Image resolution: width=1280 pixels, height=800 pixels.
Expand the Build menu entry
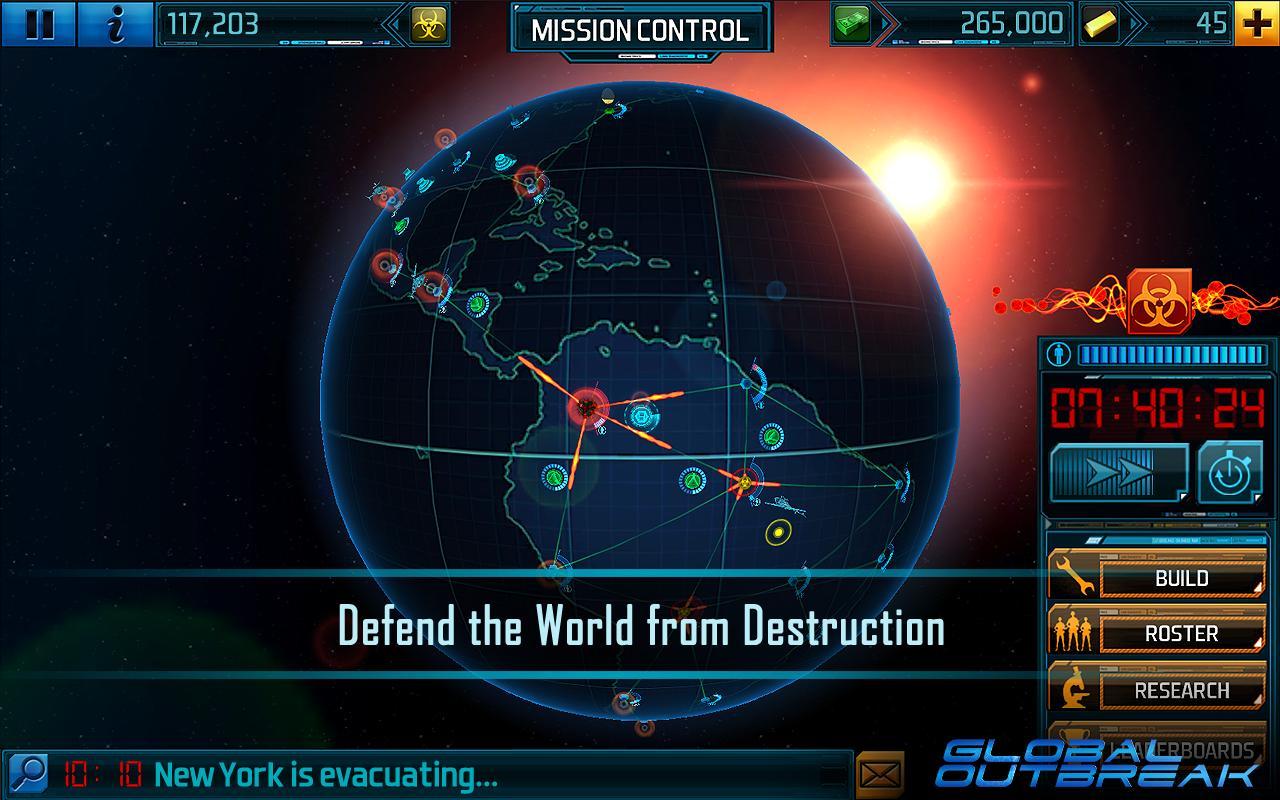1181,578
